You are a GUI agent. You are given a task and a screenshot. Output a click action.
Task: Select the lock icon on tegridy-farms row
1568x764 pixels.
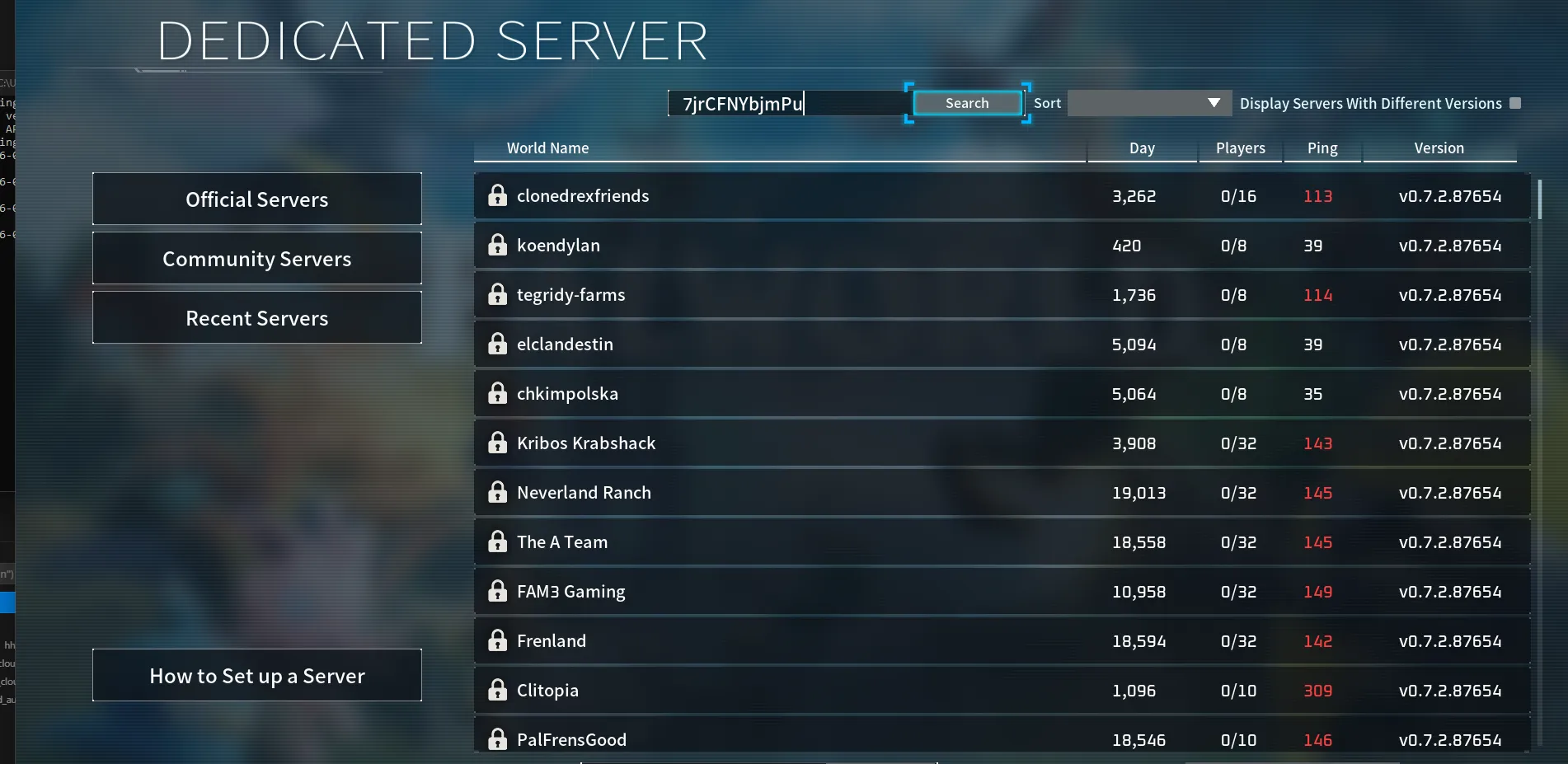498,294
